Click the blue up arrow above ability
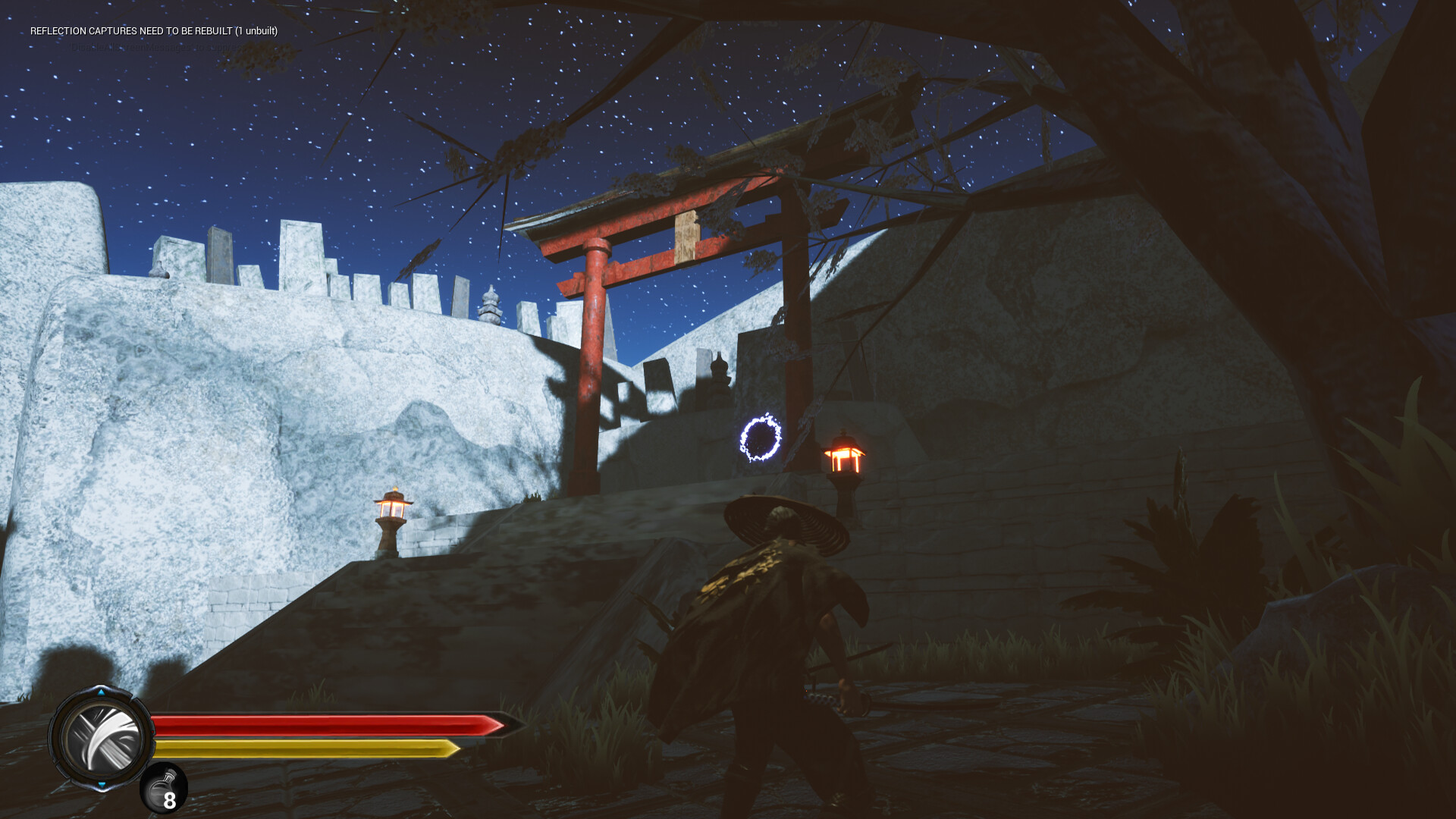 (101, 692)
